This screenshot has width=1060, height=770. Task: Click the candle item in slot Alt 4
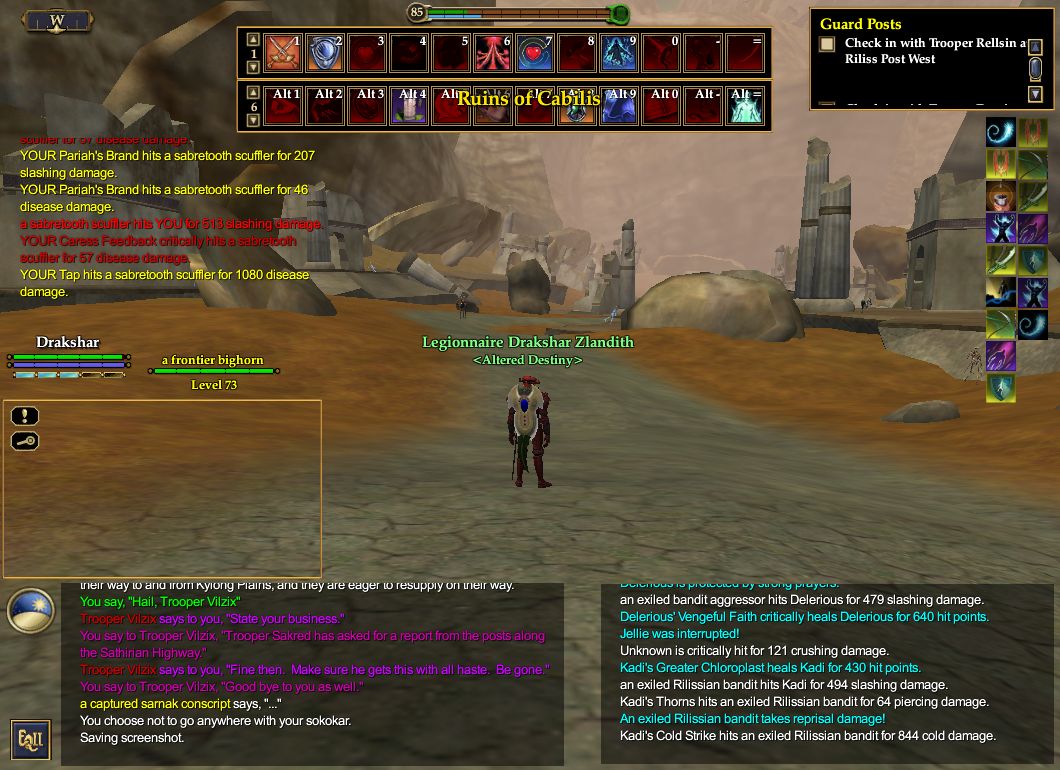pyautogui.click(x=410, y=105)
